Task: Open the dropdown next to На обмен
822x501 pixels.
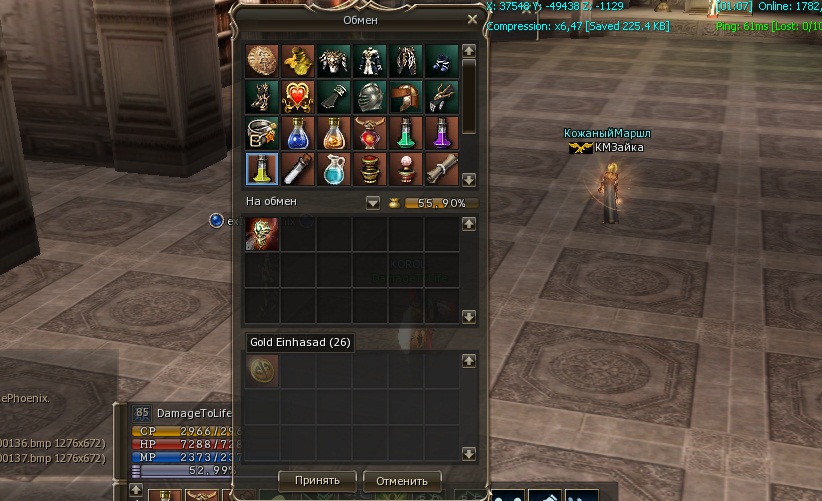Action: (x=373, y=202)
